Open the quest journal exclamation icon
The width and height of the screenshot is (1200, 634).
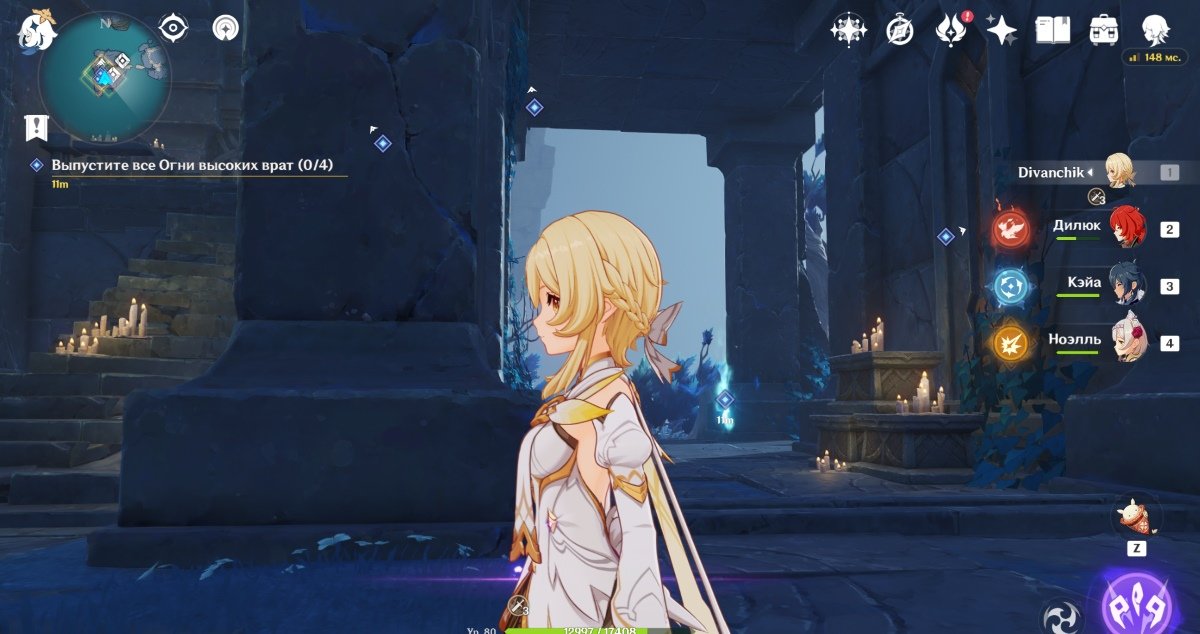pyautogui.click(x=37, y=127)
